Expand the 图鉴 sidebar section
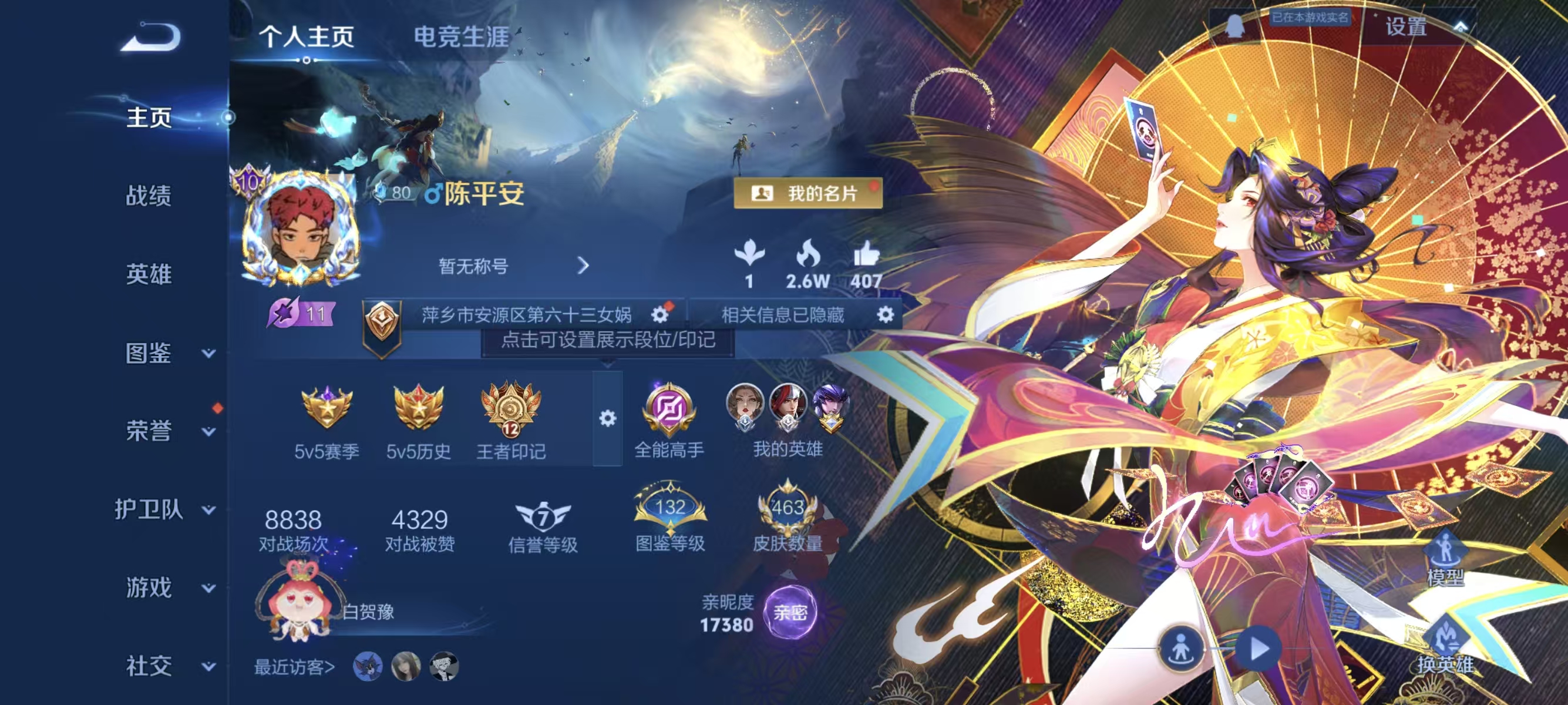The image size is (1568, 705). click(150, 353)
